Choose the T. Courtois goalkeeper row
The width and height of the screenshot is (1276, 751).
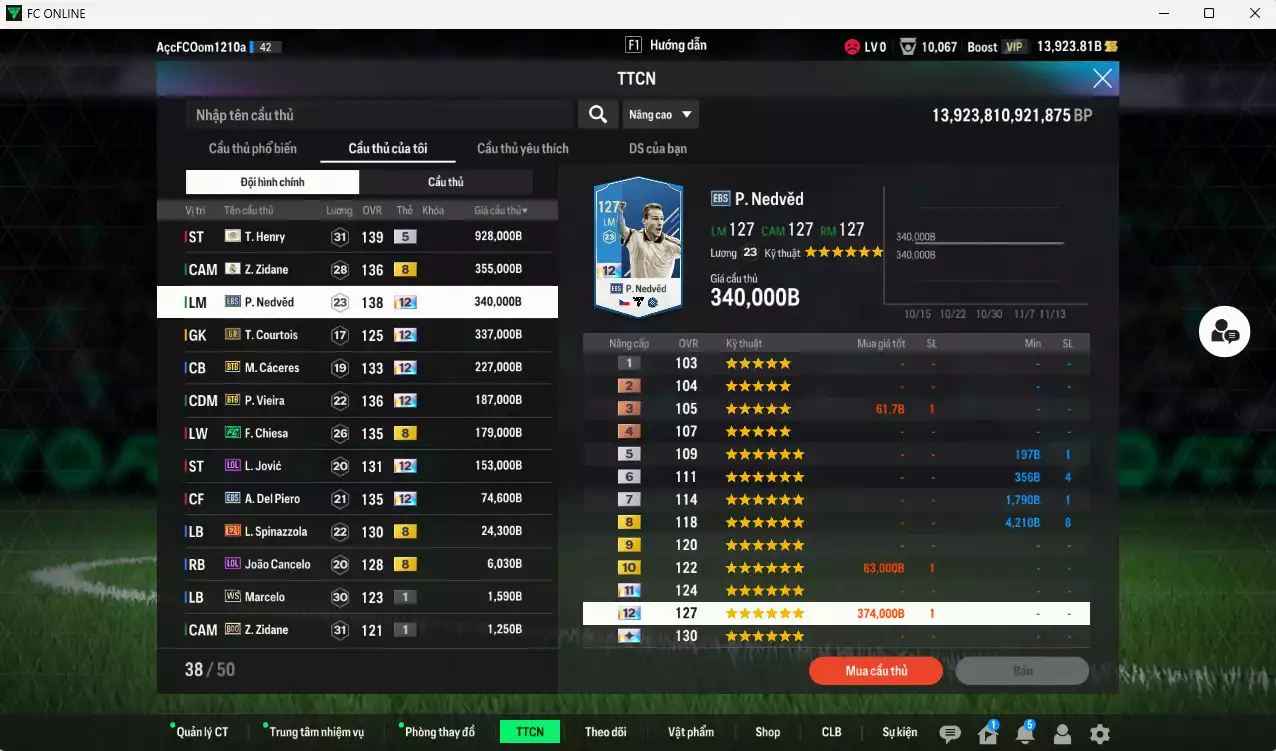(x=356, y=335)
